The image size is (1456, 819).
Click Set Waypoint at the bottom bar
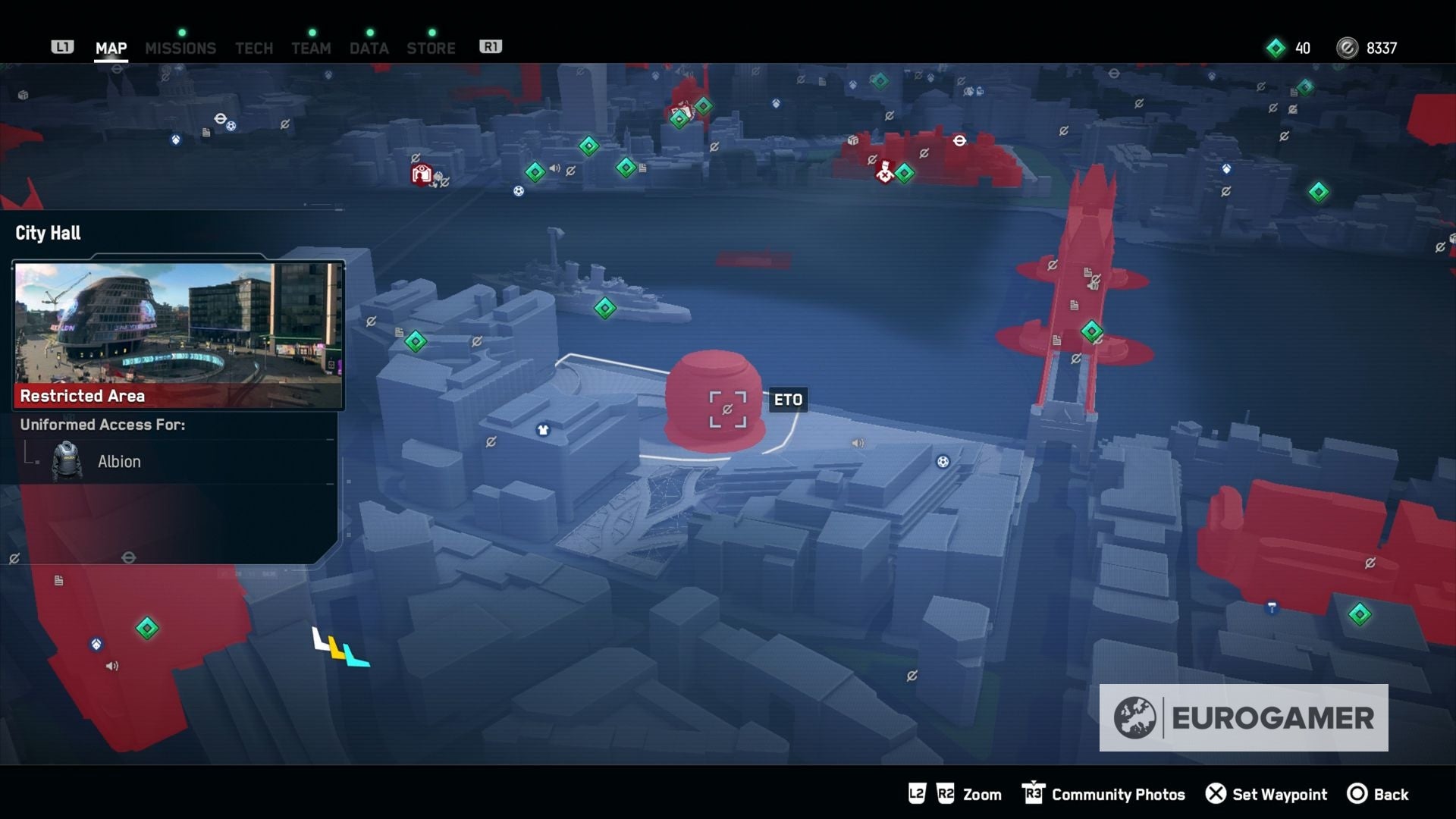(1267, 794)
